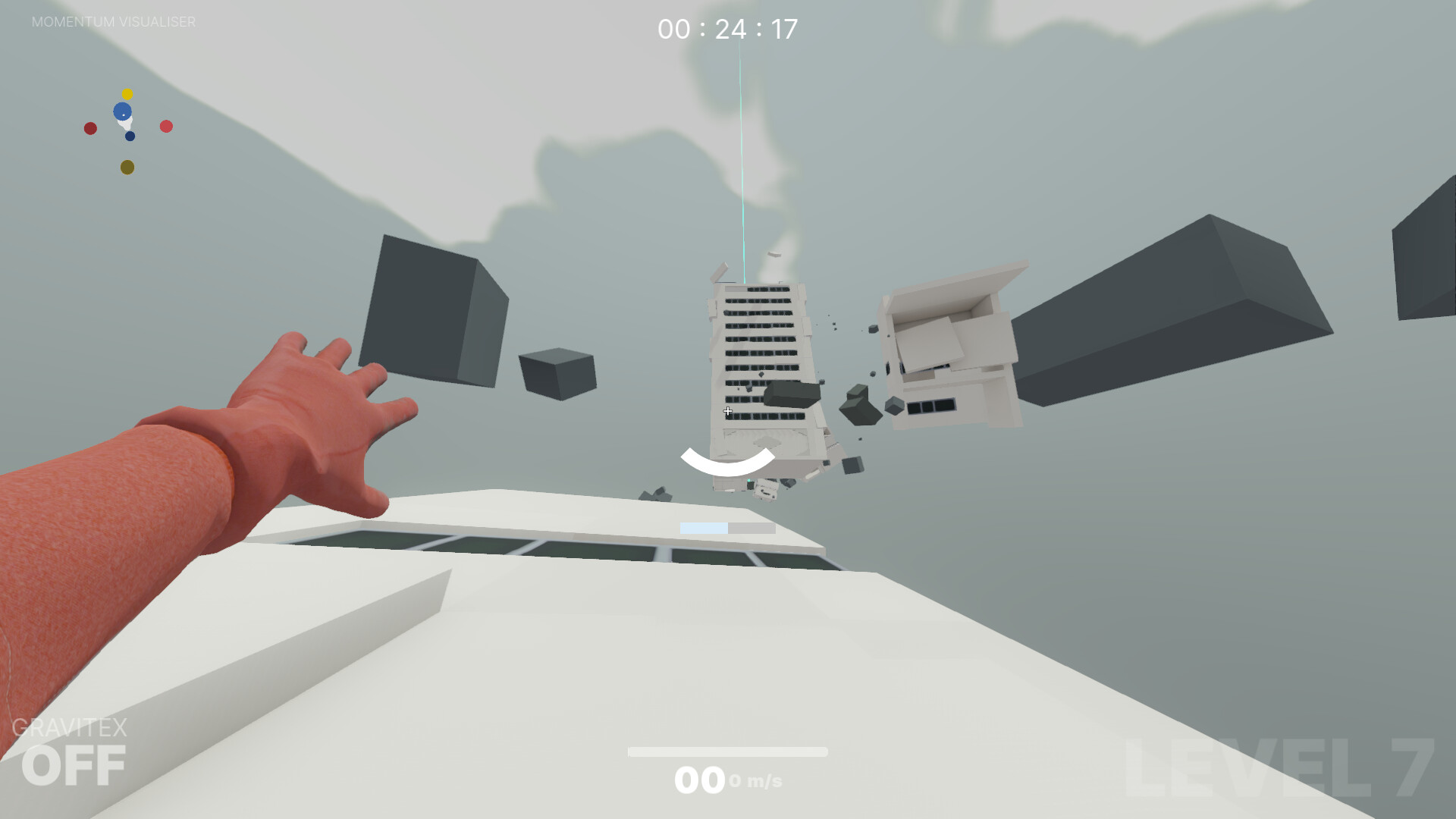Expand the timer reading 00:24:17
1456x819 pixels.
coord(726,29)
